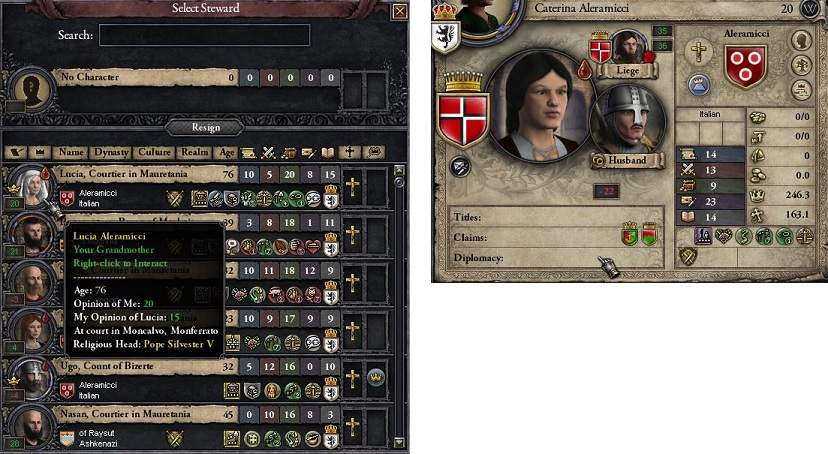The height and width of the screenshot is (454, 828).
Task: Click the Resign button
Action: coord(206,127)
